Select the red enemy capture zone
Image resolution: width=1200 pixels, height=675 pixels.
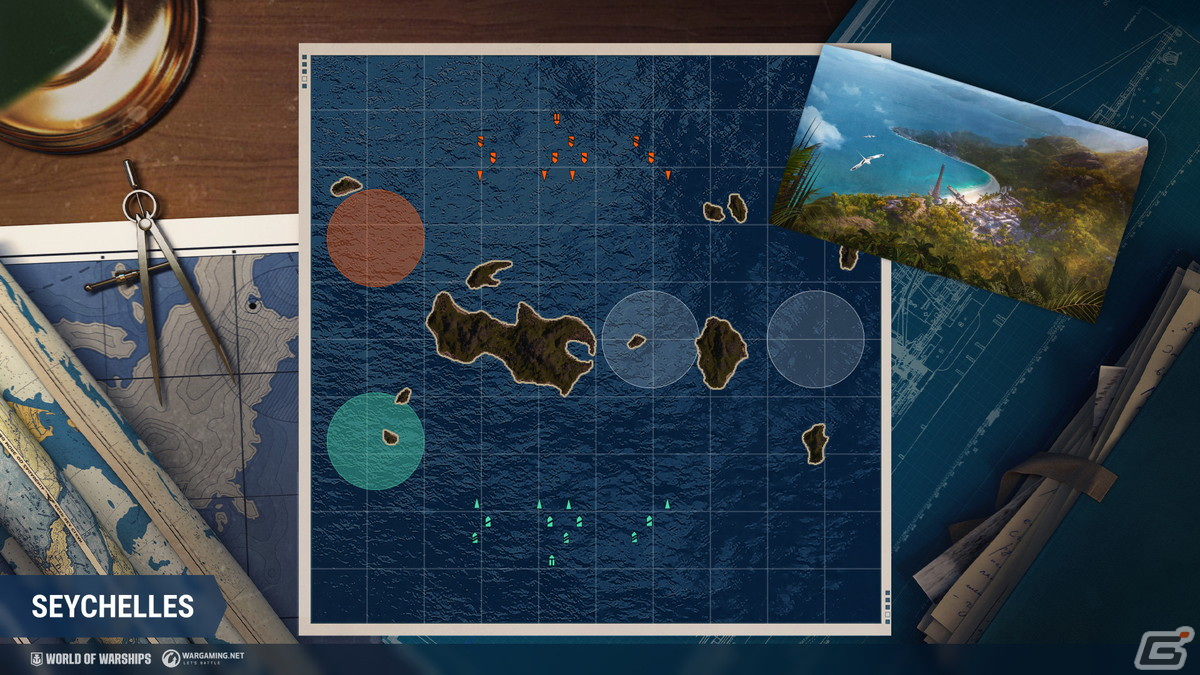click(375, 238)
